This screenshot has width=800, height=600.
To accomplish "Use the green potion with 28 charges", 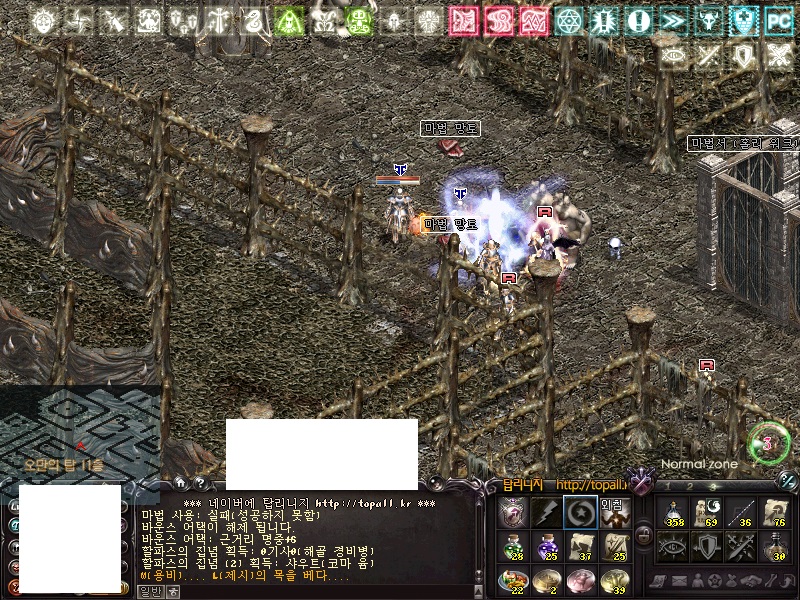I will [x=513, y=547].
